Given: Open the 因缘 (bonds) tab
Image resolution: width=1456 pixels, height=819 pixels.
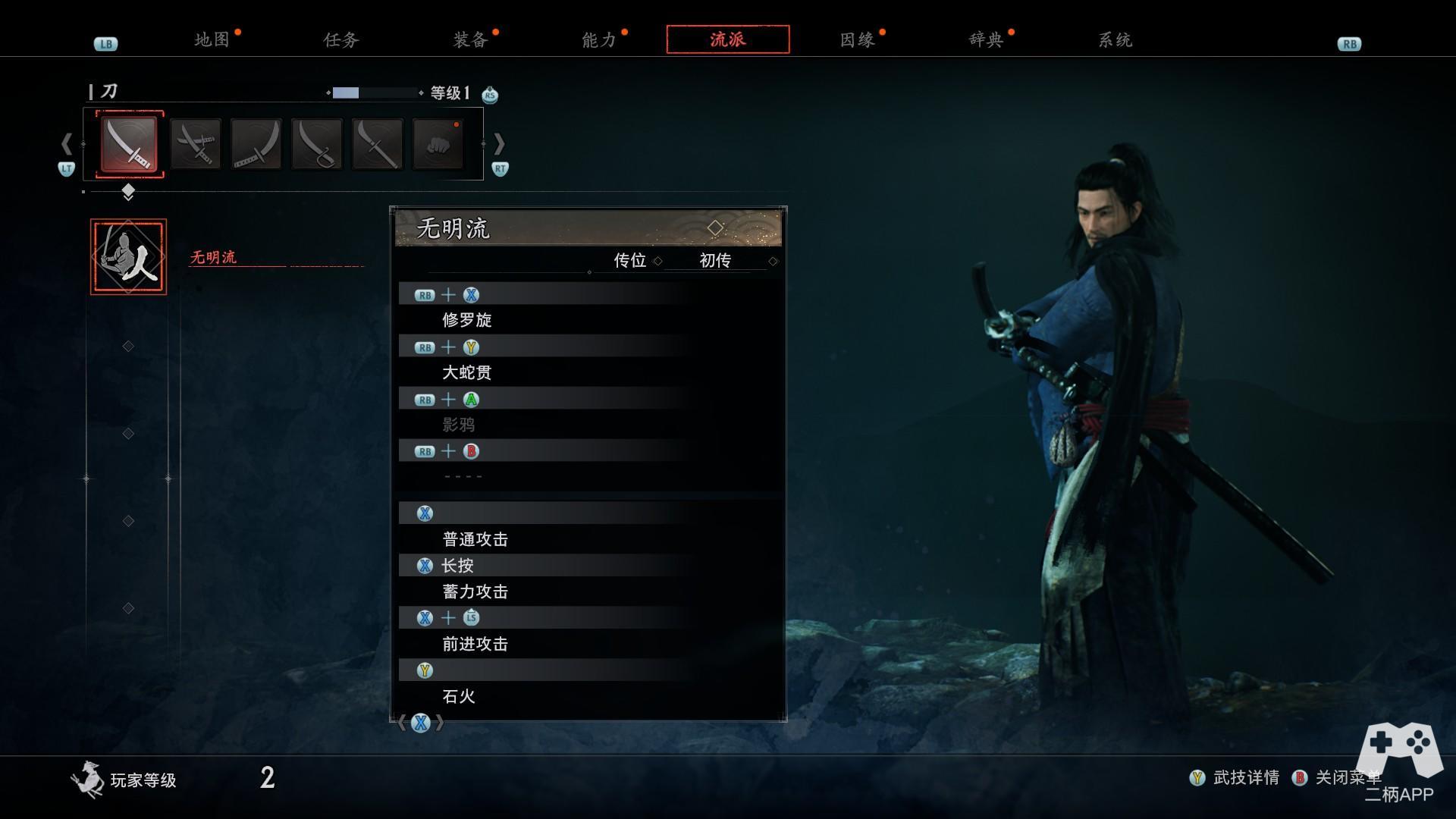Looking at the screenshot, I should [x=857, y=40].
